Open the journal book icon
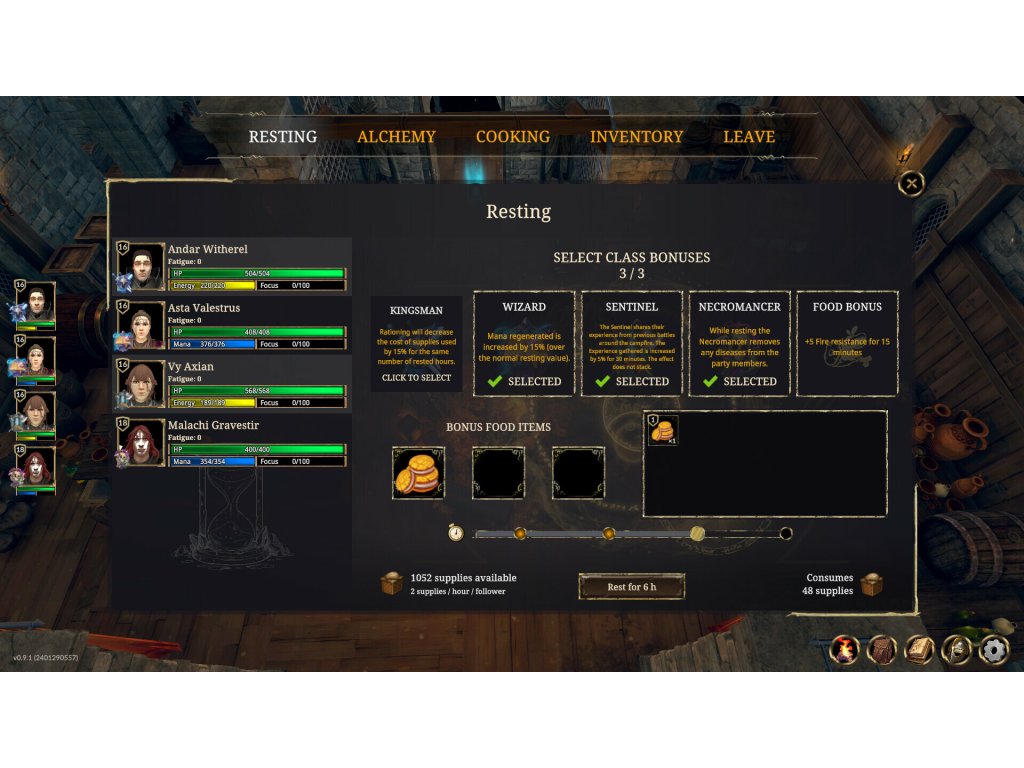 pos(919,650)
